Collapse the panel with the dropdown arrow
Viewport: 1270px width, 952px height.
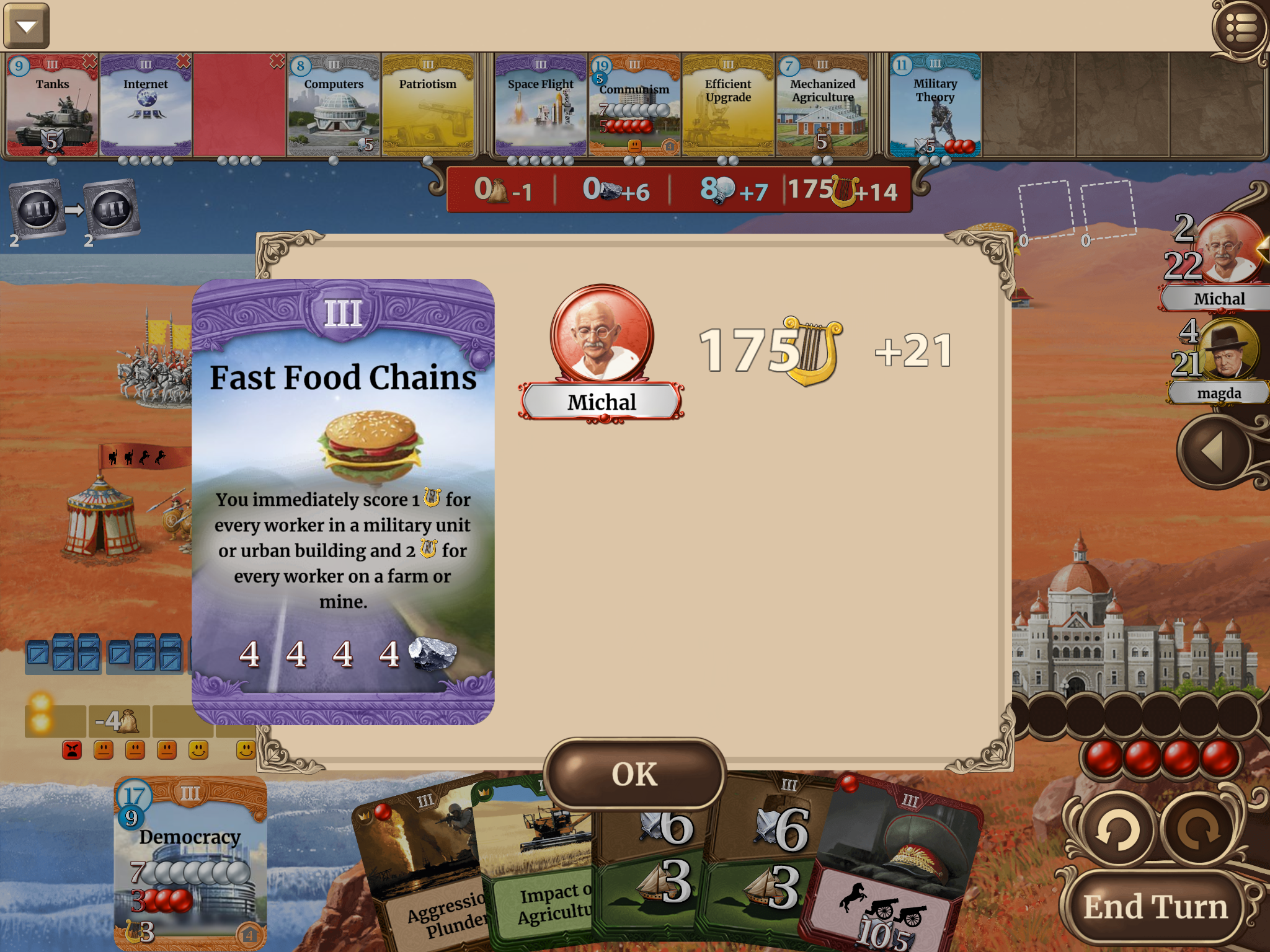click(26, 26)
